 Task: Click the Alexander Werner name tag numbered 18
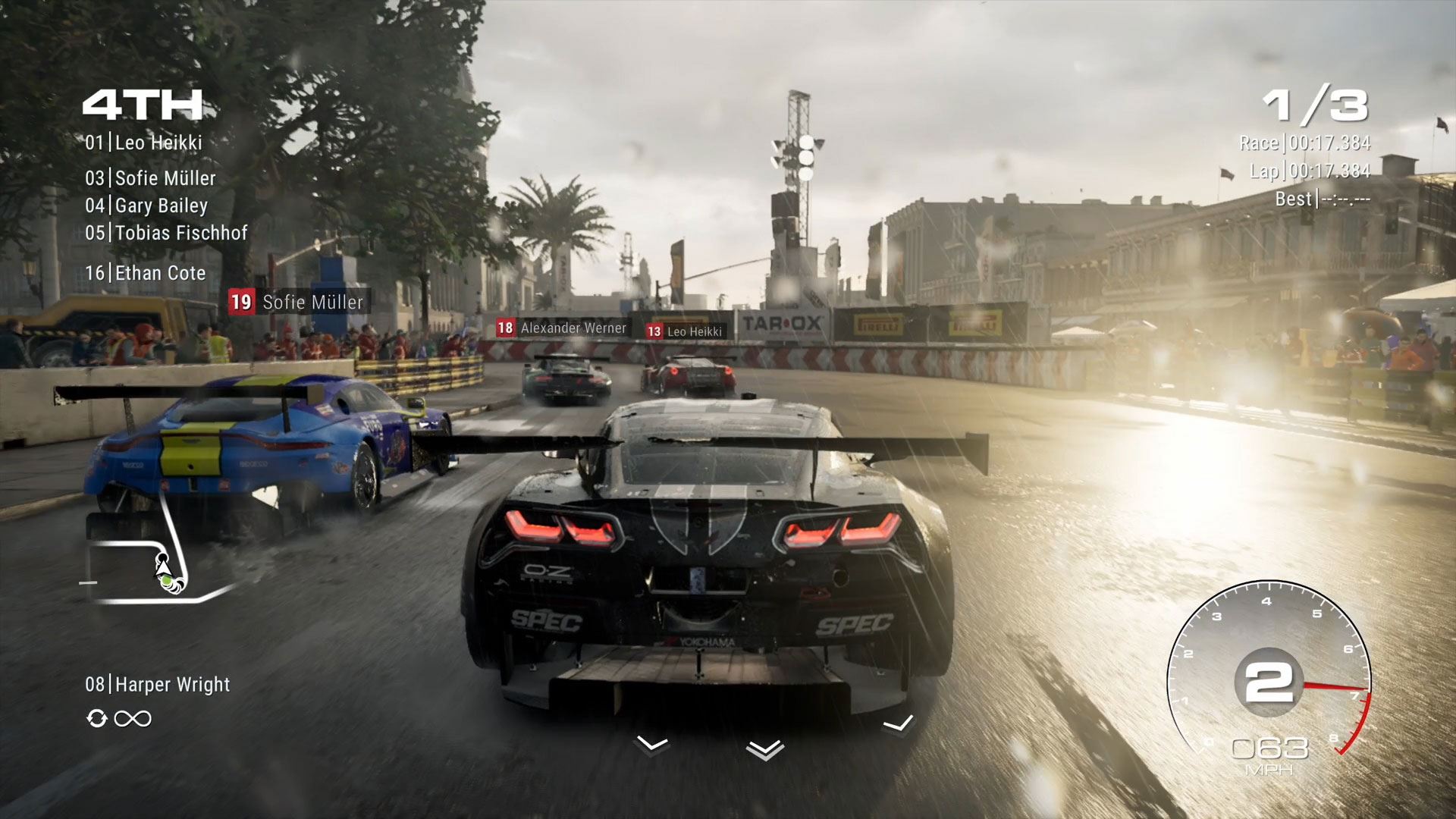[562, 328]
